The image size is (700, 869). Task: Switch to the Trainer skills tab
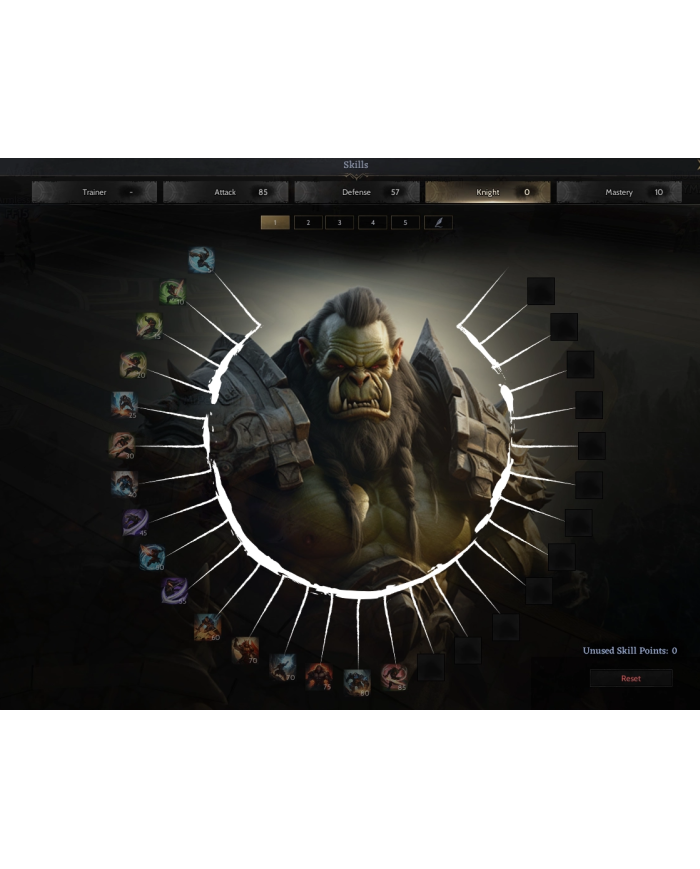tap(94, 192)
